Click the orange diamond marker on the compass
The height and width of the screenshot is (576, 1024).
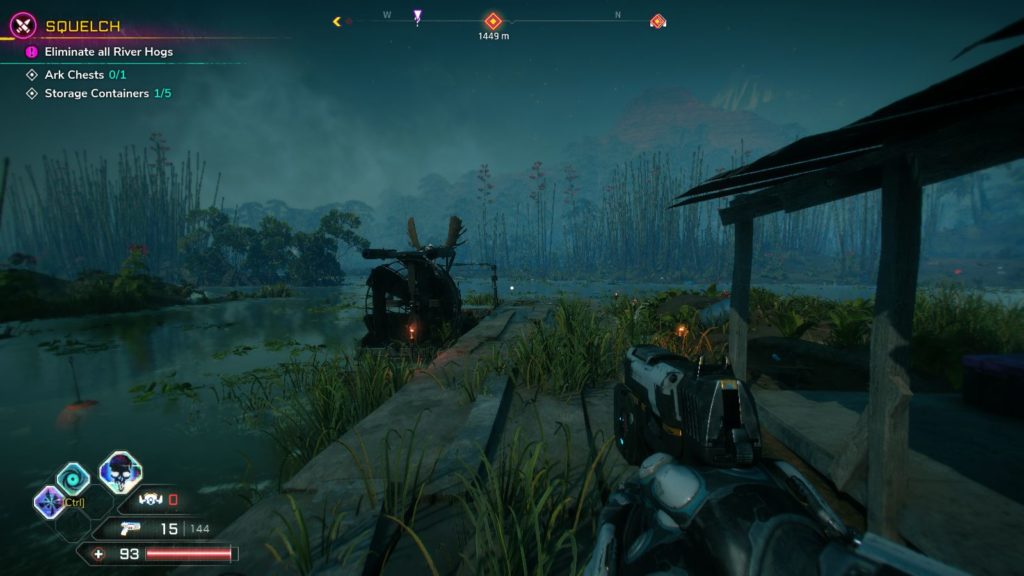point(492,21)
